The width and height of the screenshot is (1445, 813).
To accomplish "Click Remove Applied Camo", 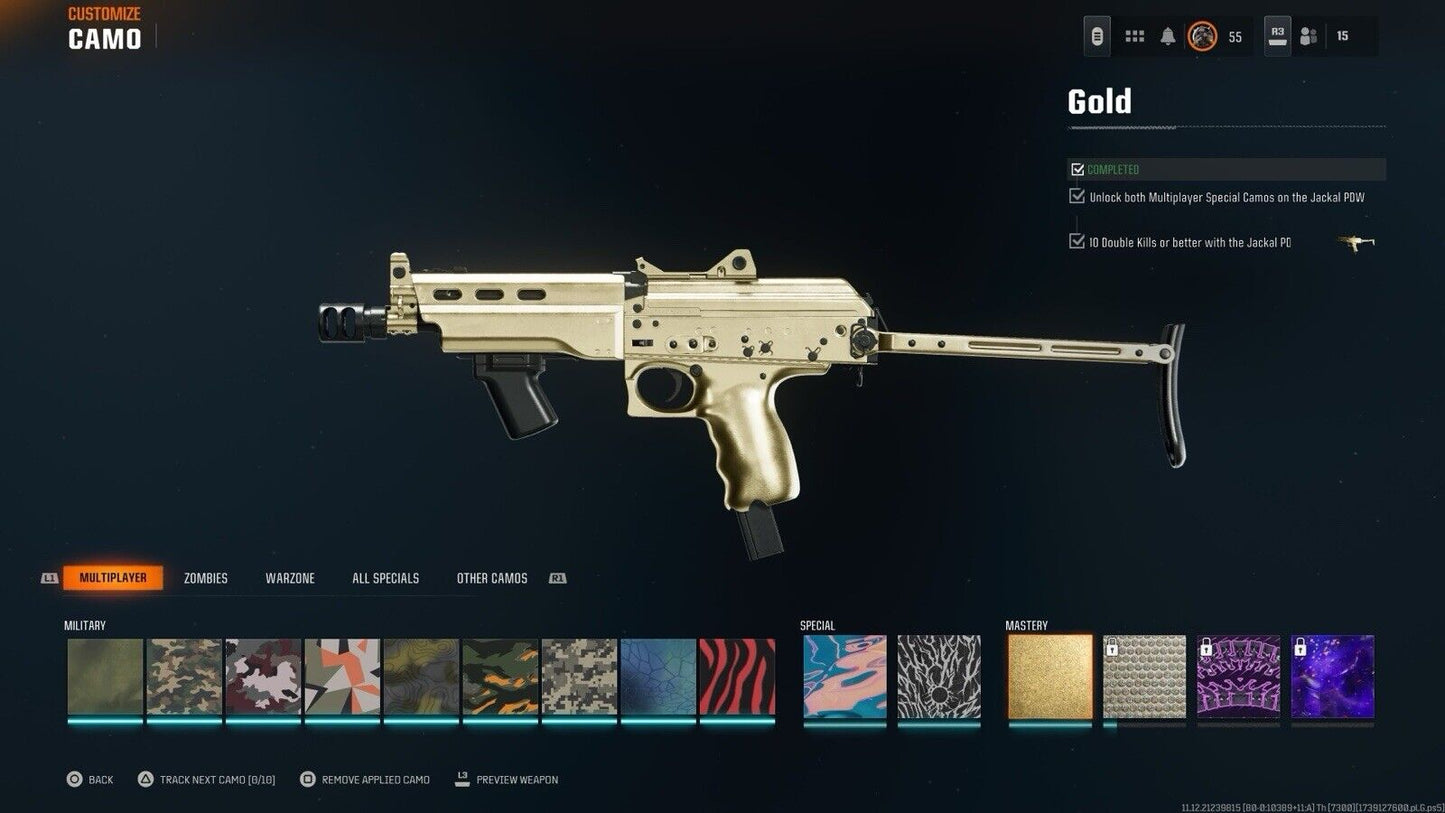I will pos(364,779).
